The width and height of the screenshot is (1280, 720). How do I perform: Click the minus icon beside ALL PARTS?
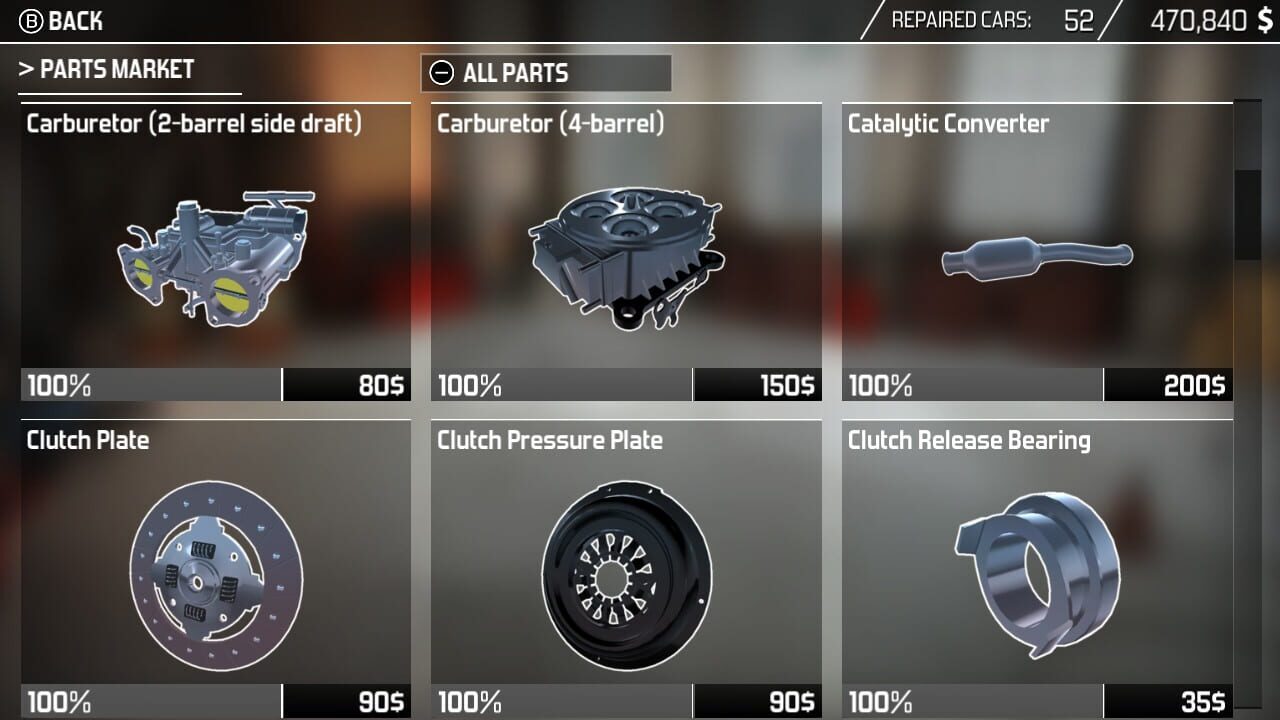[x=440, y=73]
